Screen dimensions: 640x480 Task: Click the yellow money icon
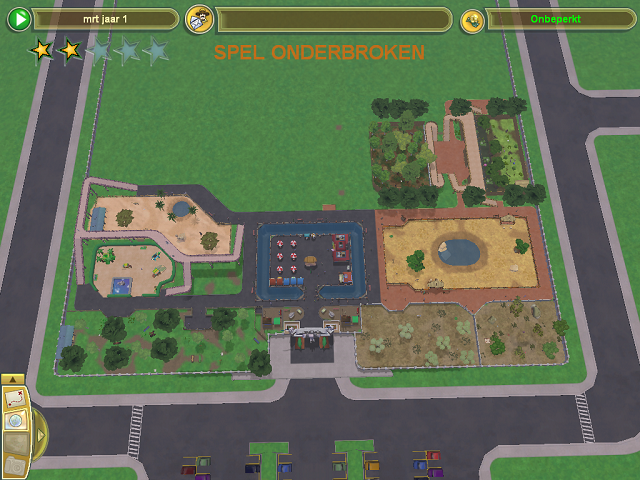click(472, 21)
